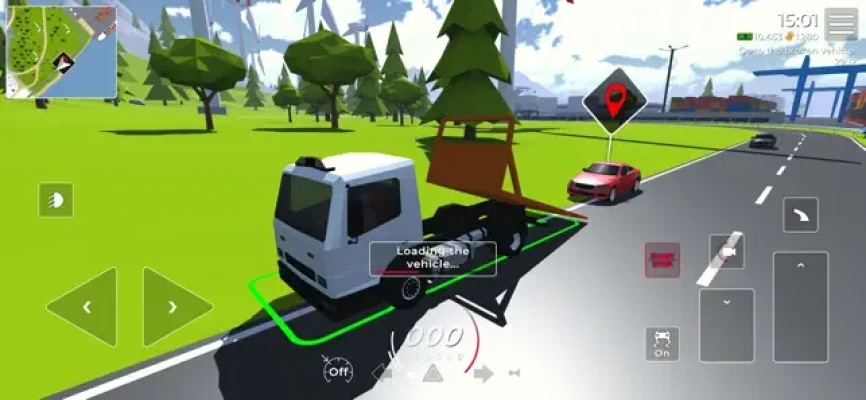The height and width of the screenshot is (400, 866).
Task: Toggle the headlights button
Action: pos(56,201)
